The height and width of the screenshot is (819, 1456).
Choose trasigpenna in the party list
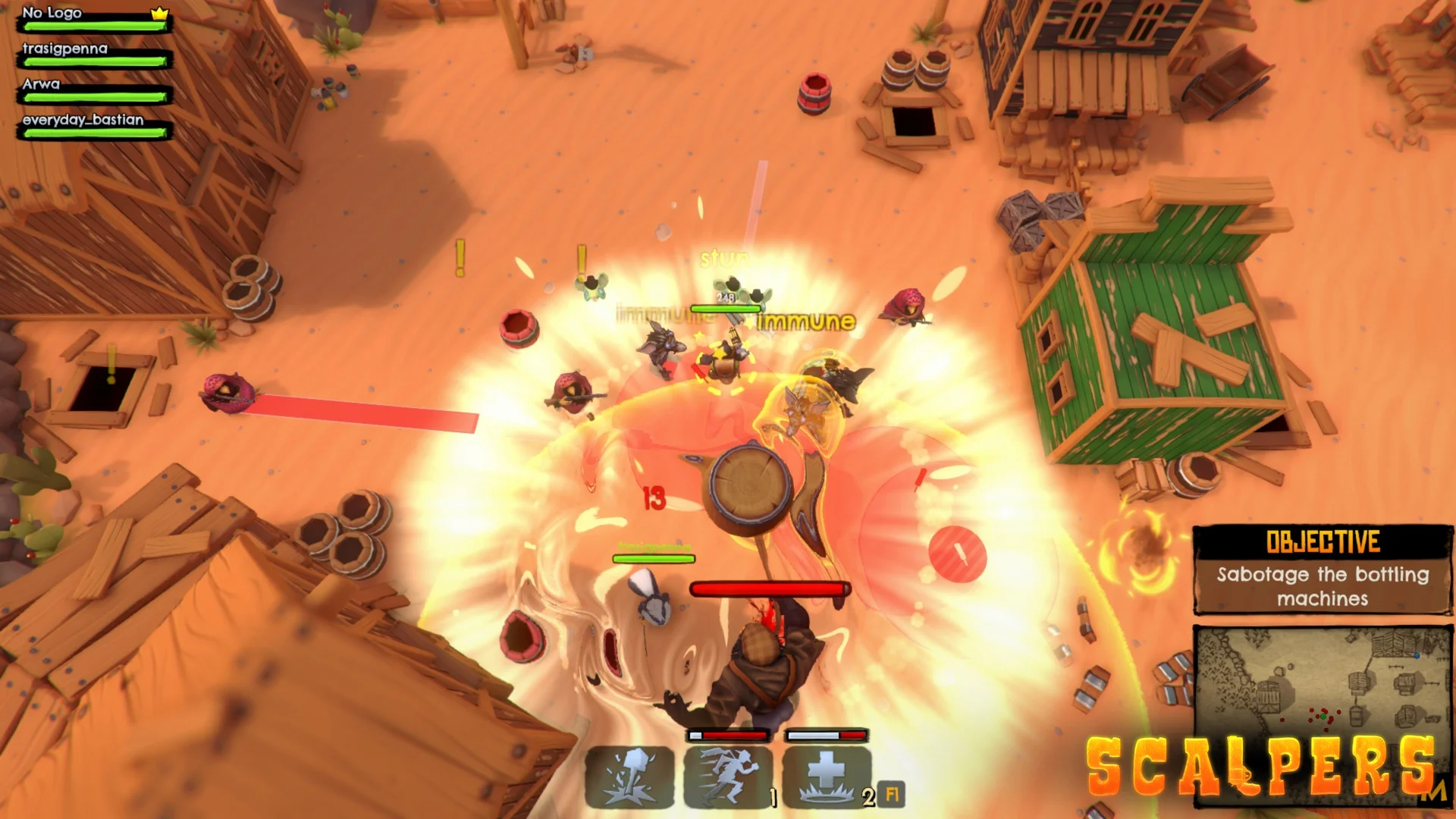tap(94, 55)
